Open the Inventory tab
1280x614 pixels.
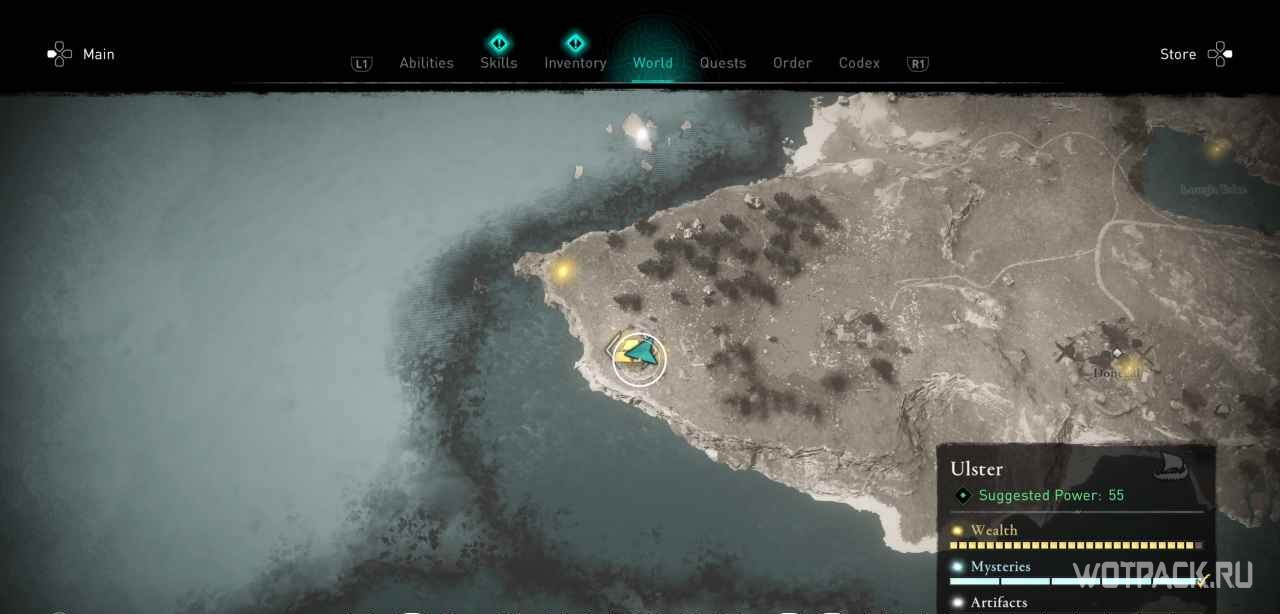575,62
